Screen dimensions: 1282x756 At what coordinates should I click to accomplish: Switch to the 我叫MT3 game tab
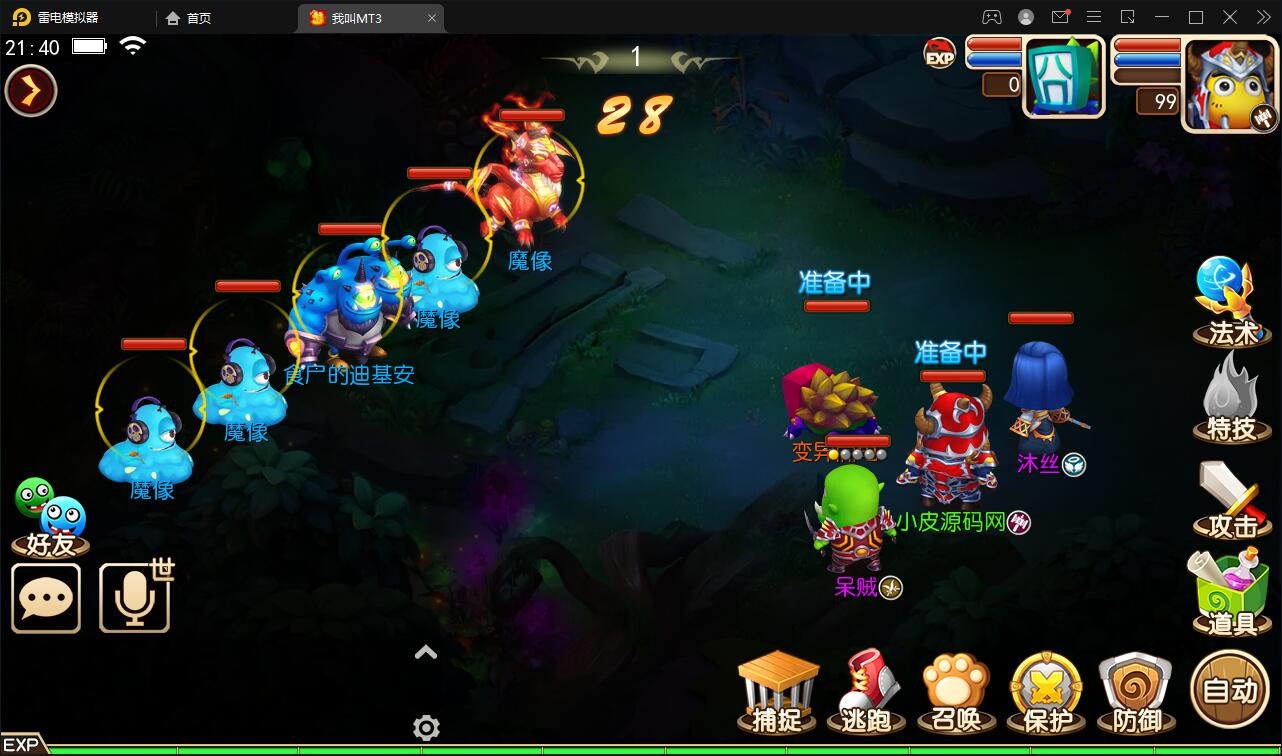click(360, 17)
